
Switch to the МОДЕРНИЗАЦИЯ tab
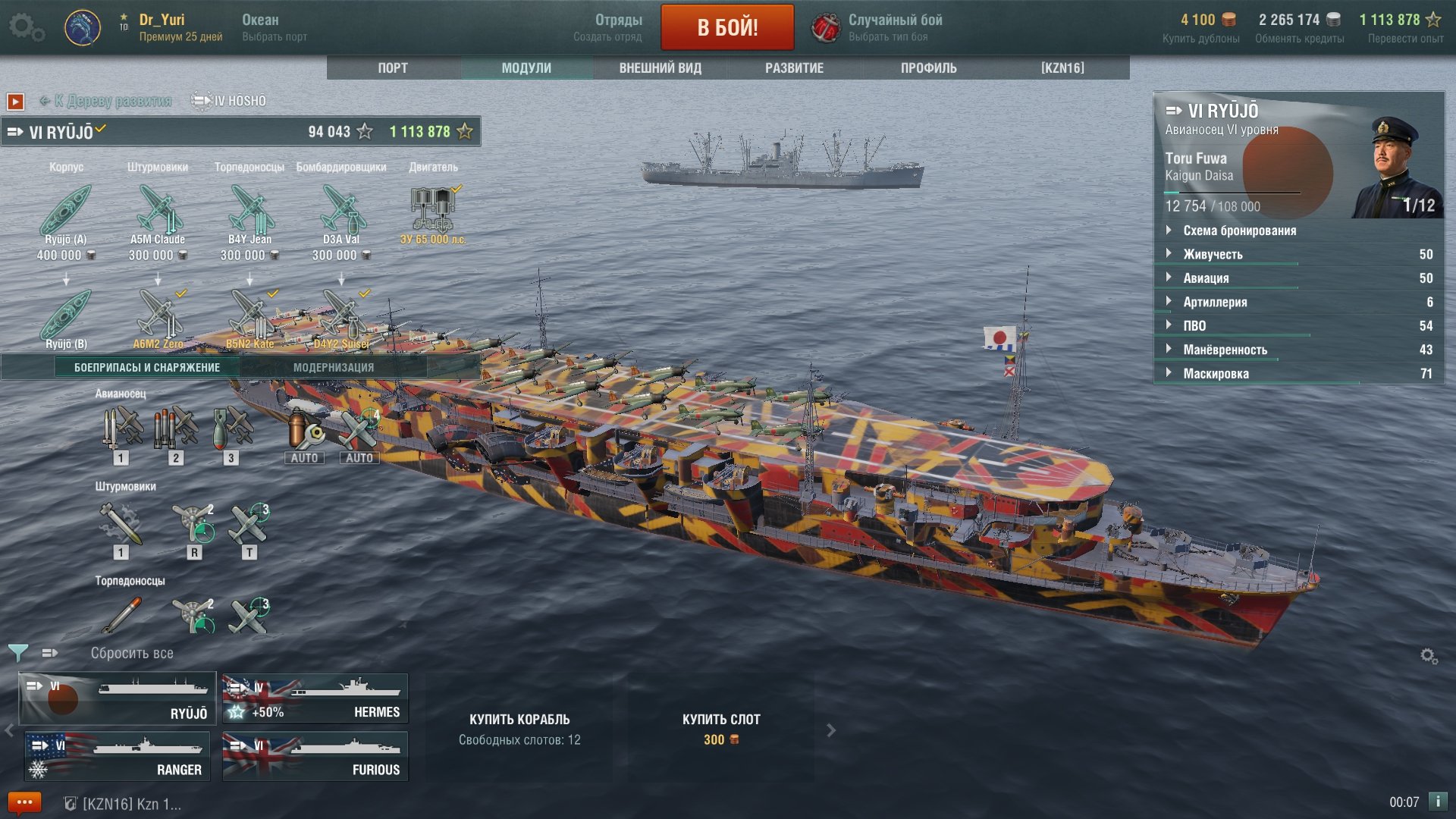click(x=334, y=368)
